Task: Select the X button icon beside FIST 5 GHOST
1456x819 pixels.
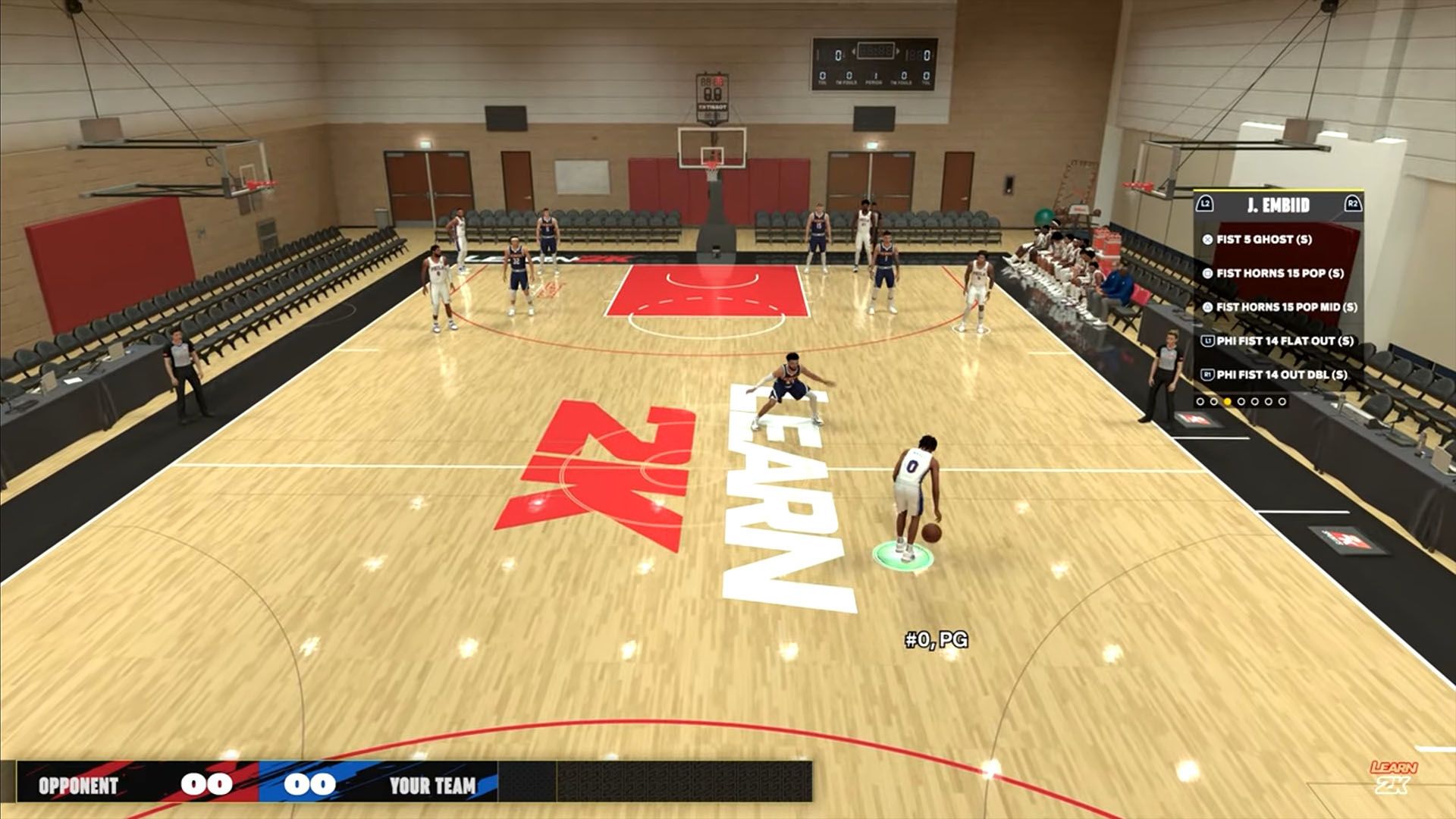Action: pyautogui.click(x=1207, y=239)
